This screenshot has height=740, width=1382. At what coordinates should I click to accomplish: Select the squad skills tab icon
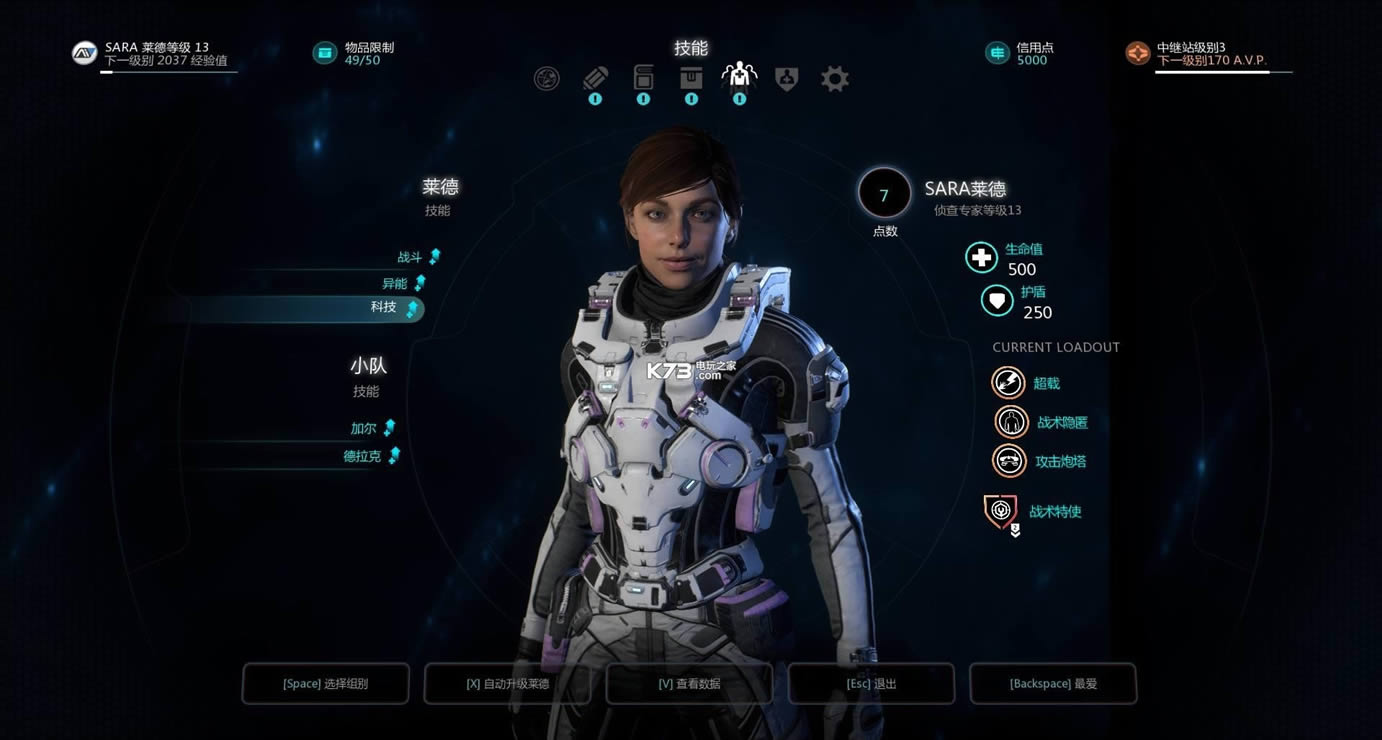click(x=739, y=76)
